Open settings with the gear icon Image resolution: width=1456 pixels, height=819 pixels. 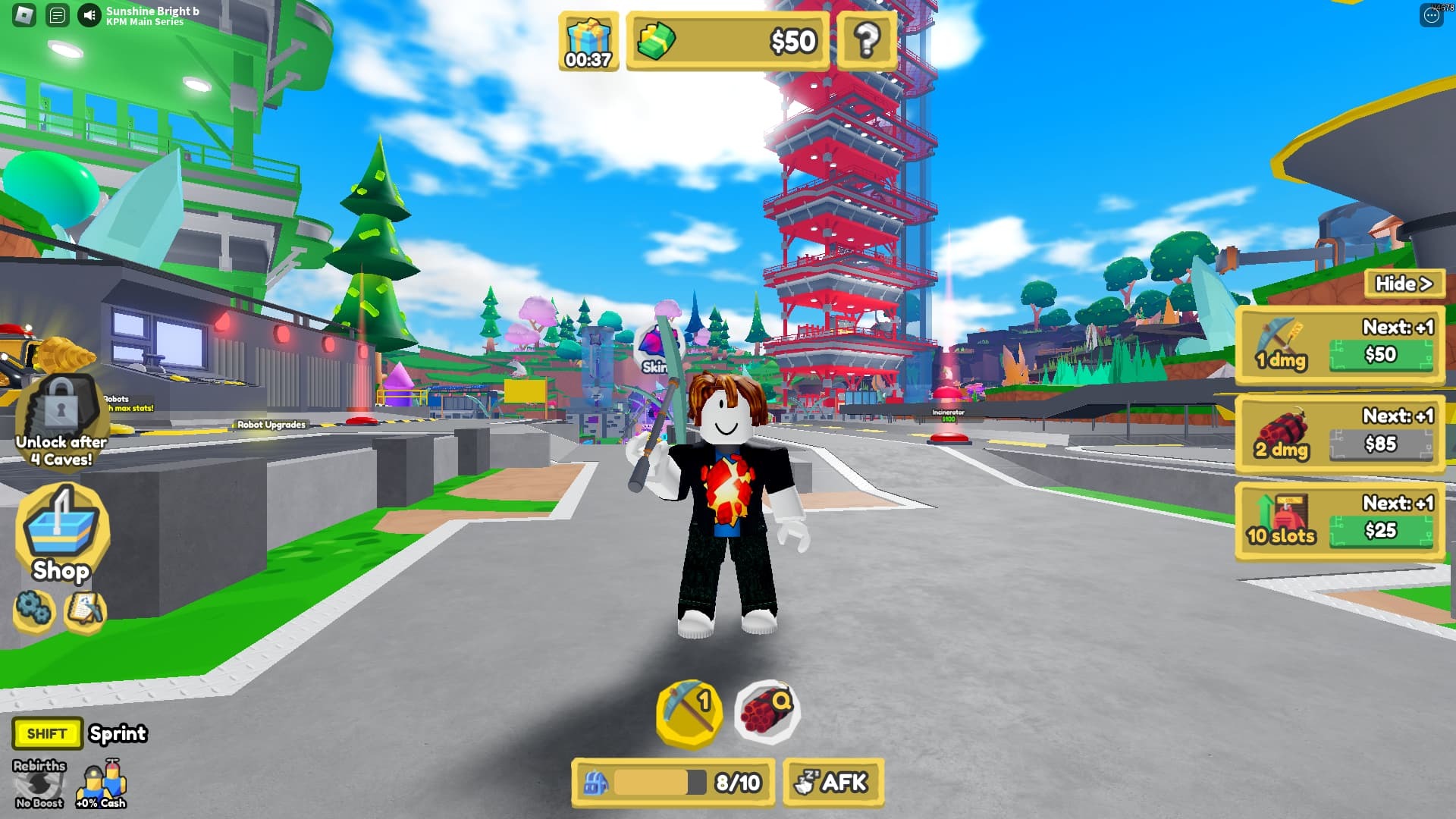(x=34, y=609)
